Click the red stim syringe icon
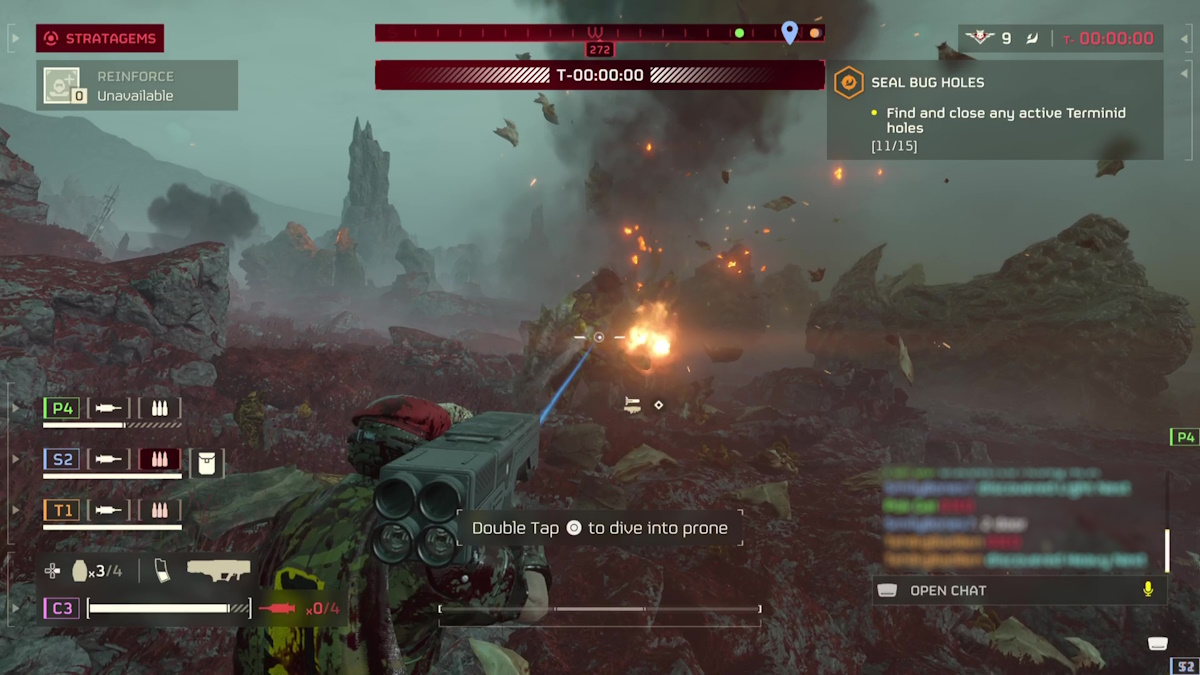The width and height of the screenshot is (1200, 675). pos(278,608)
